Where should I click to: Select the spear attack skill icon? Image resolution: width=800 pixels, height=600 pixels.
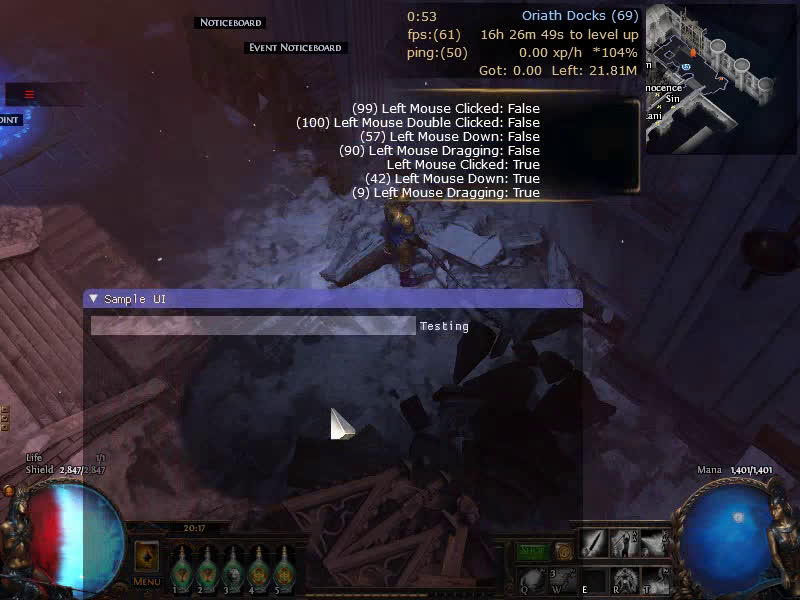595,544
